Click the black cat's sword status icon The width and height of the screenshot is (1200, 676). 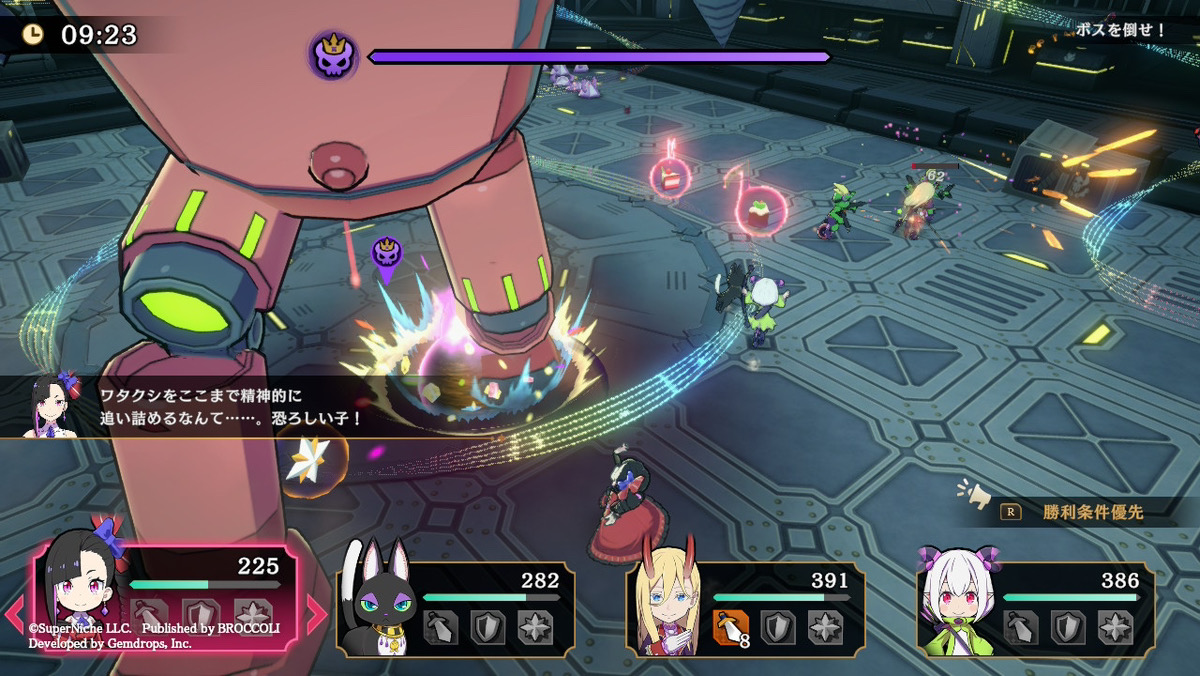pos(440,627)
